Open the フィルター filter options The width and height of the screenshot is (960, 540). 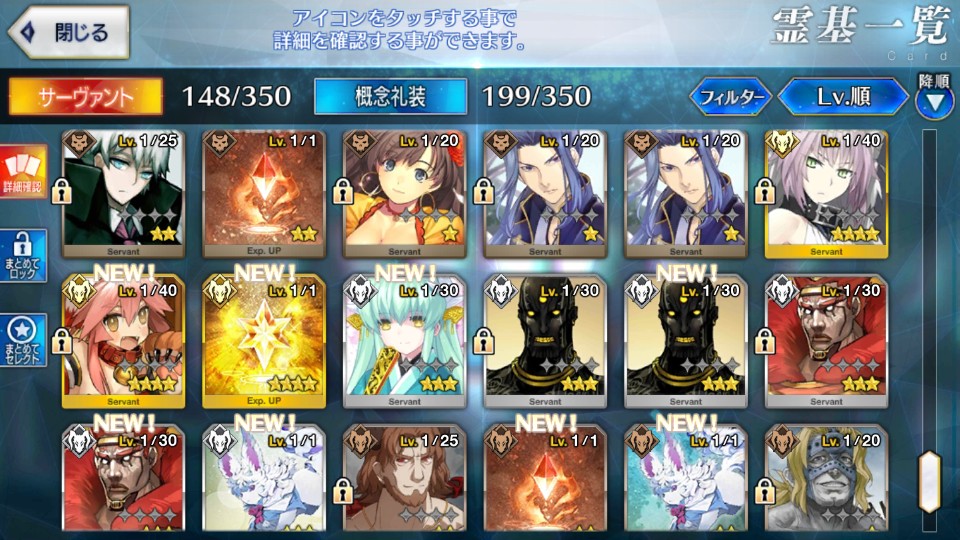tap(730, 97)
